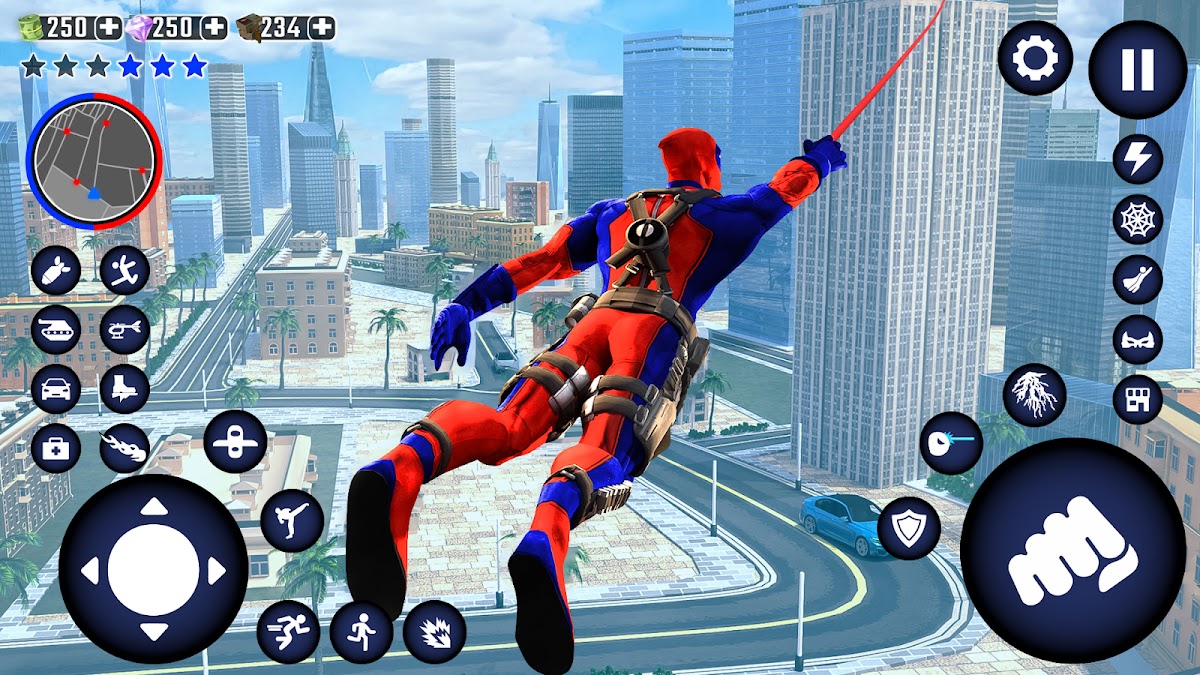Image resolution: width=1200 pixels, height=675 pixels.
Task: Pause the game
Action: click(1137, 69)
